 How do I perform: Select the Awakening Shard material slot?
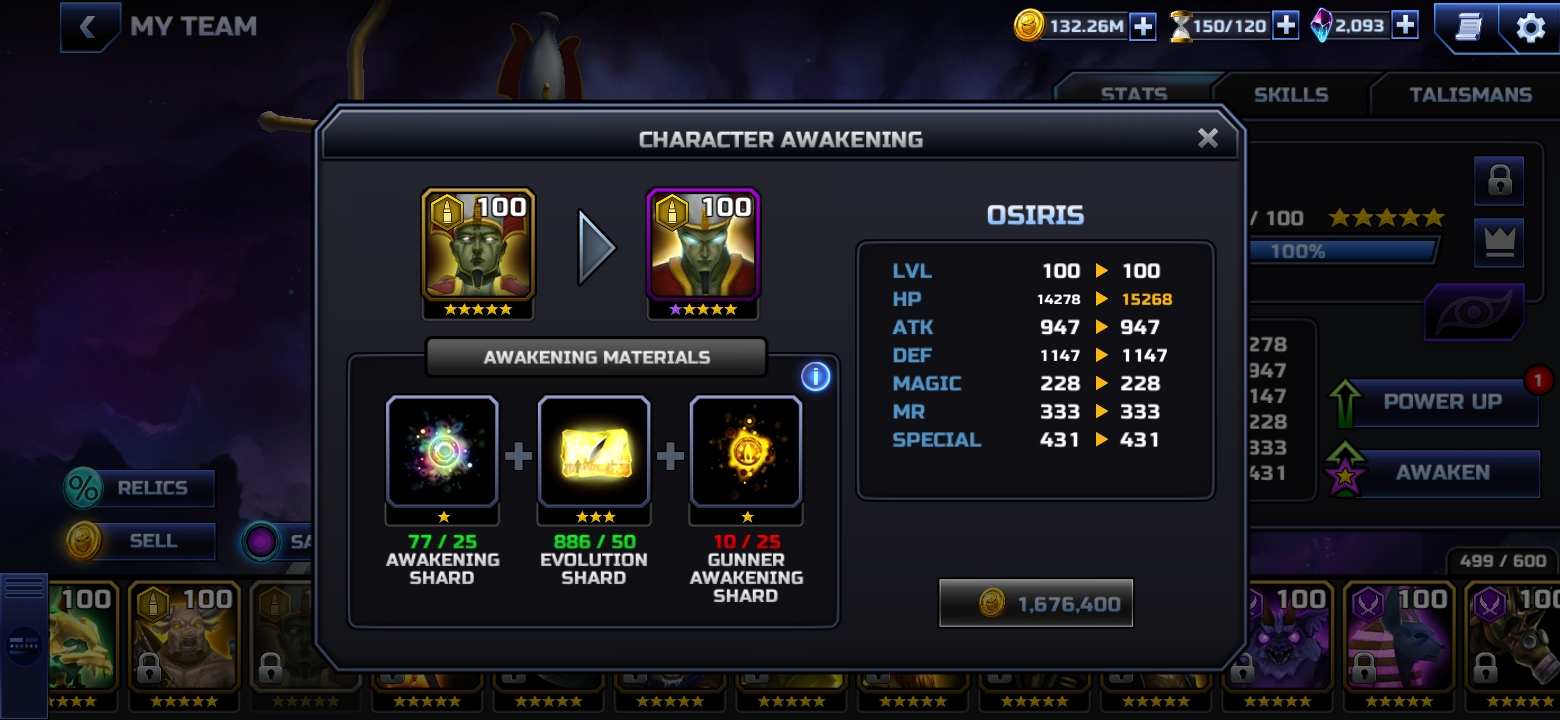442,452
